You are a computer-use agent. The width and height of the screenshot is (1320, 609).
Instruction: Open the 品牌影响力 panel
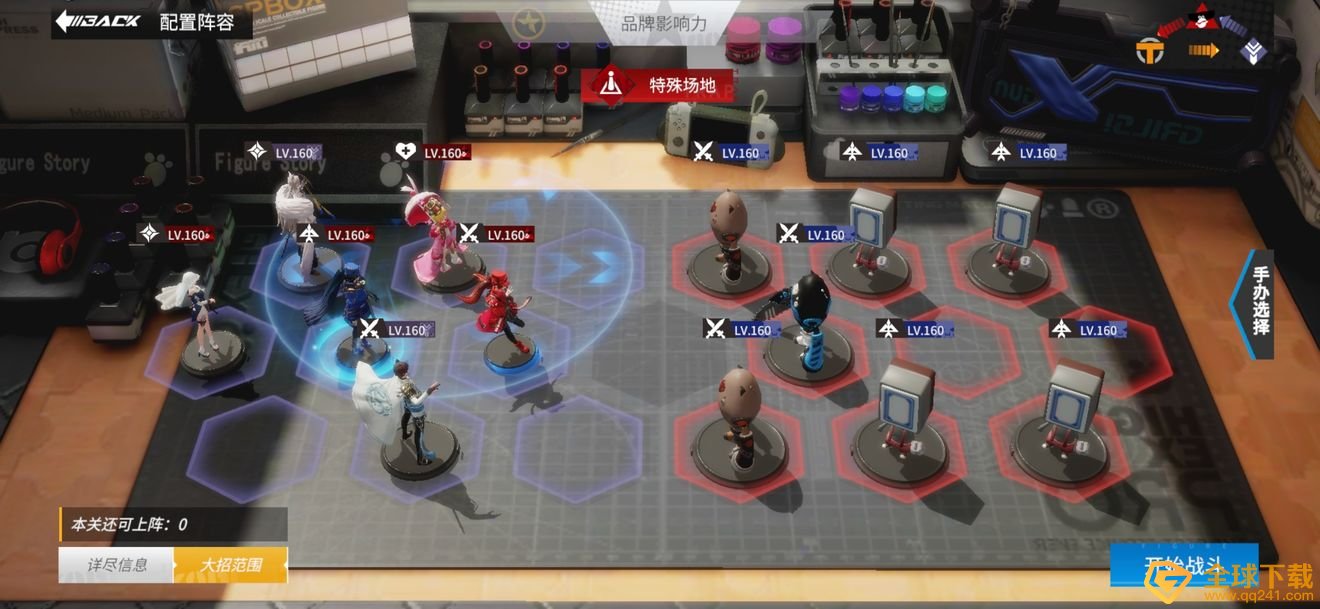click(663, 23)
